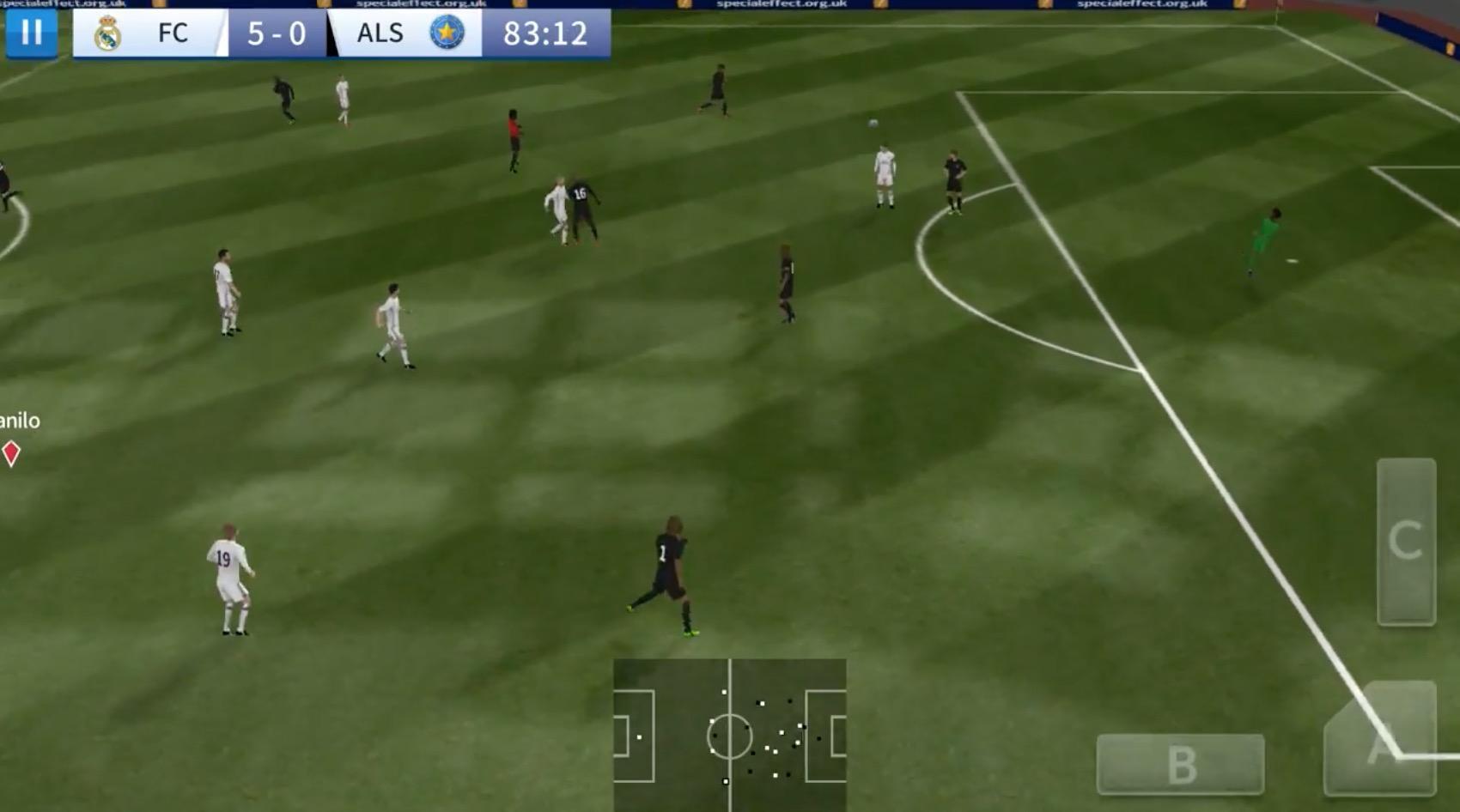The image size is (1460, 812).
Task: Select the black-kit player wearing number 1
Action: tap(670, 571)
